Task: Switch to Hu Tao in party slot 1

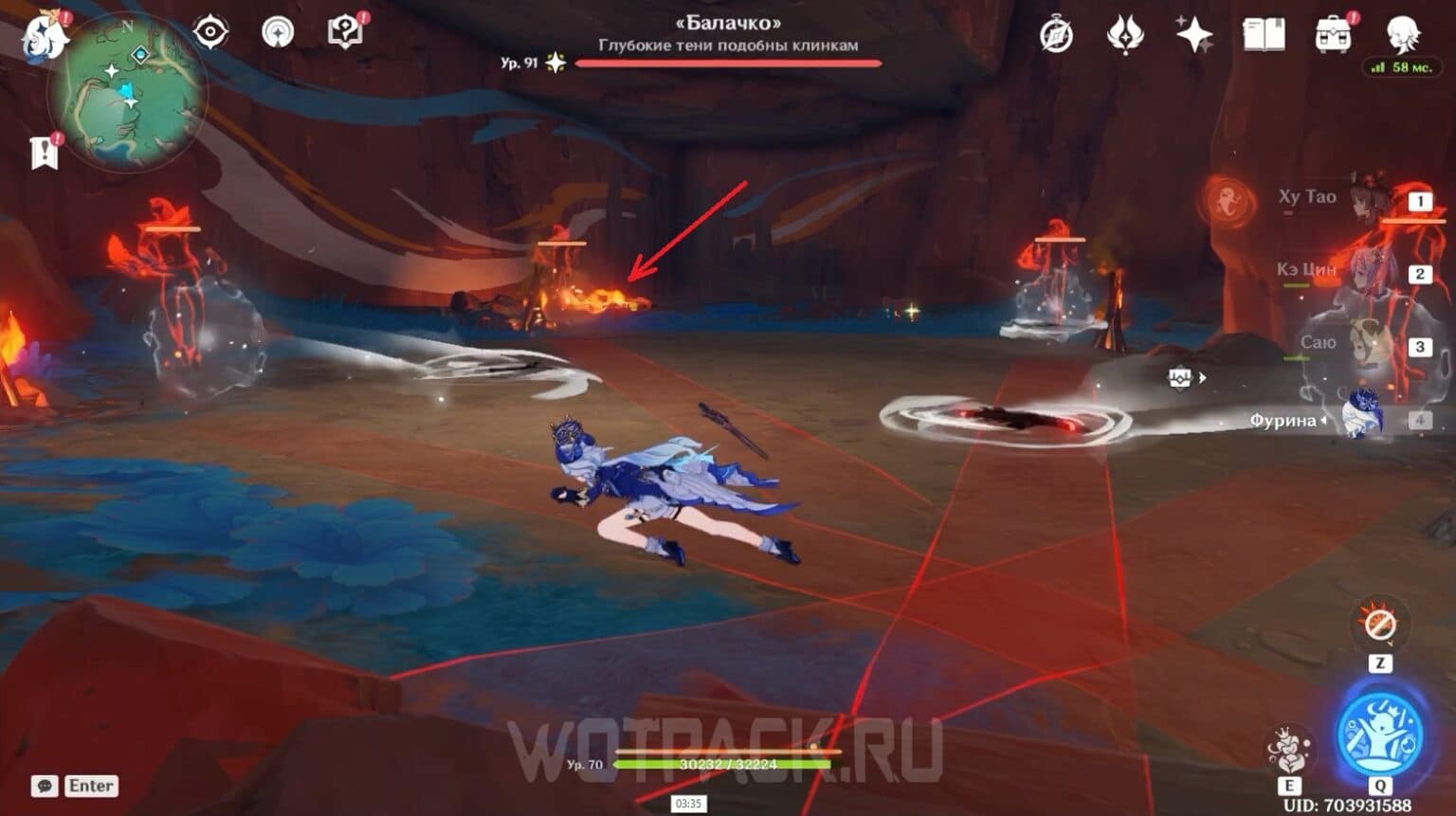Action: click(1367, 199)
